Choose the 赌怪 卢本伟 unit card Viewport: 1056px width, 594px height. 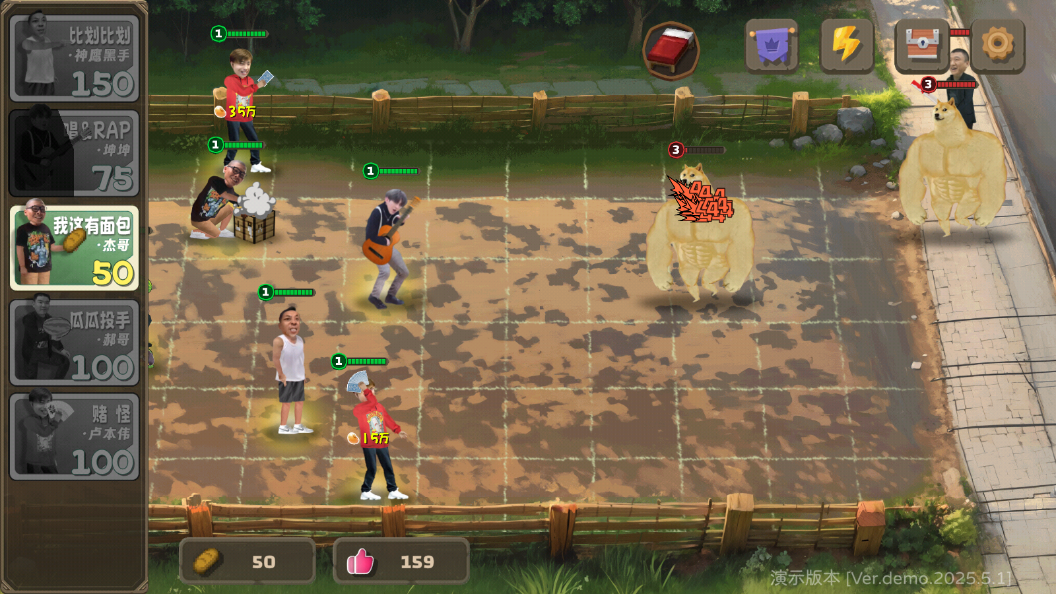[75, 436]
